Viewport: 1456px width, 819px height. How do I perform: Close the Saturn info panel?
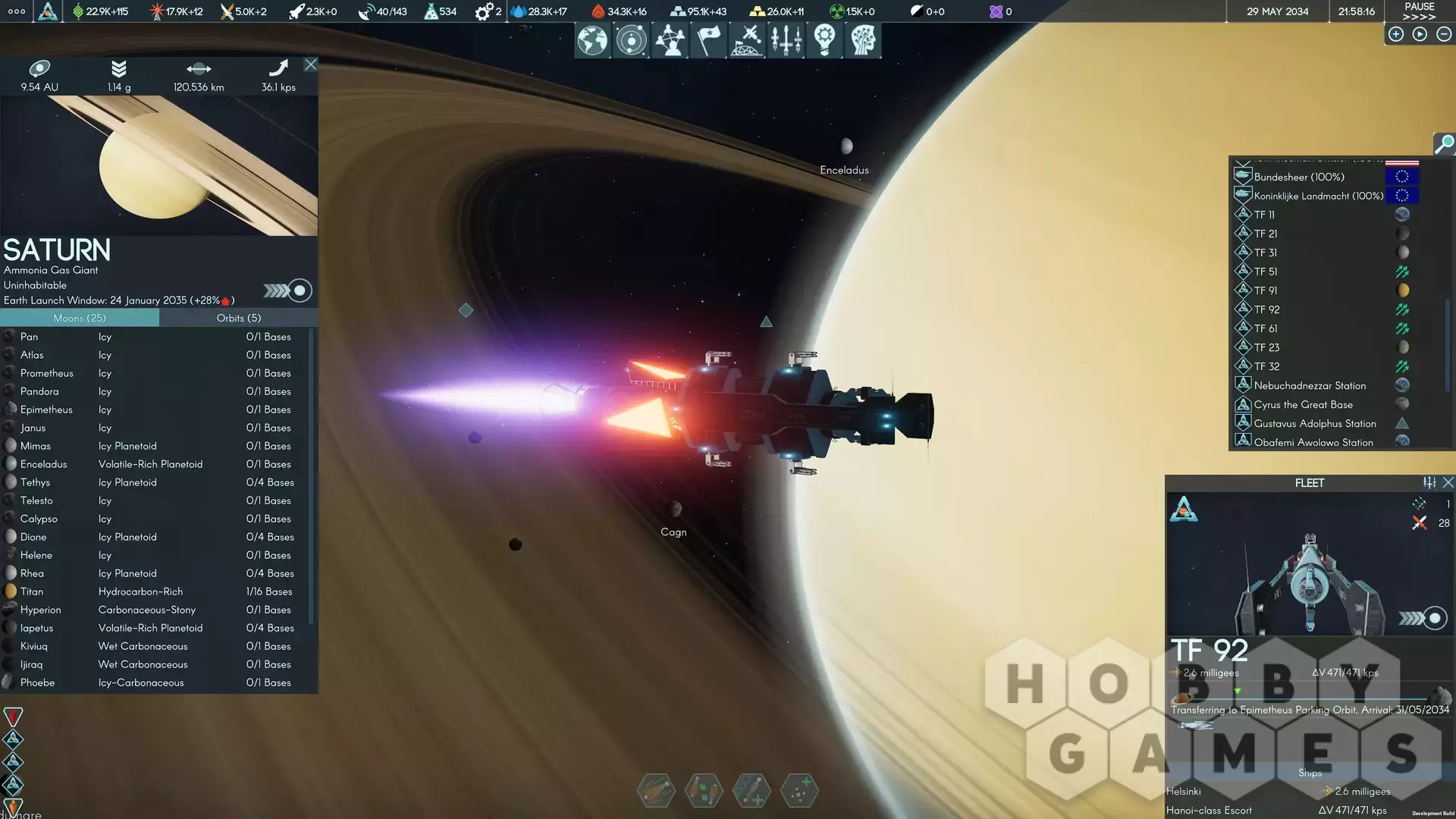[310, 64]
